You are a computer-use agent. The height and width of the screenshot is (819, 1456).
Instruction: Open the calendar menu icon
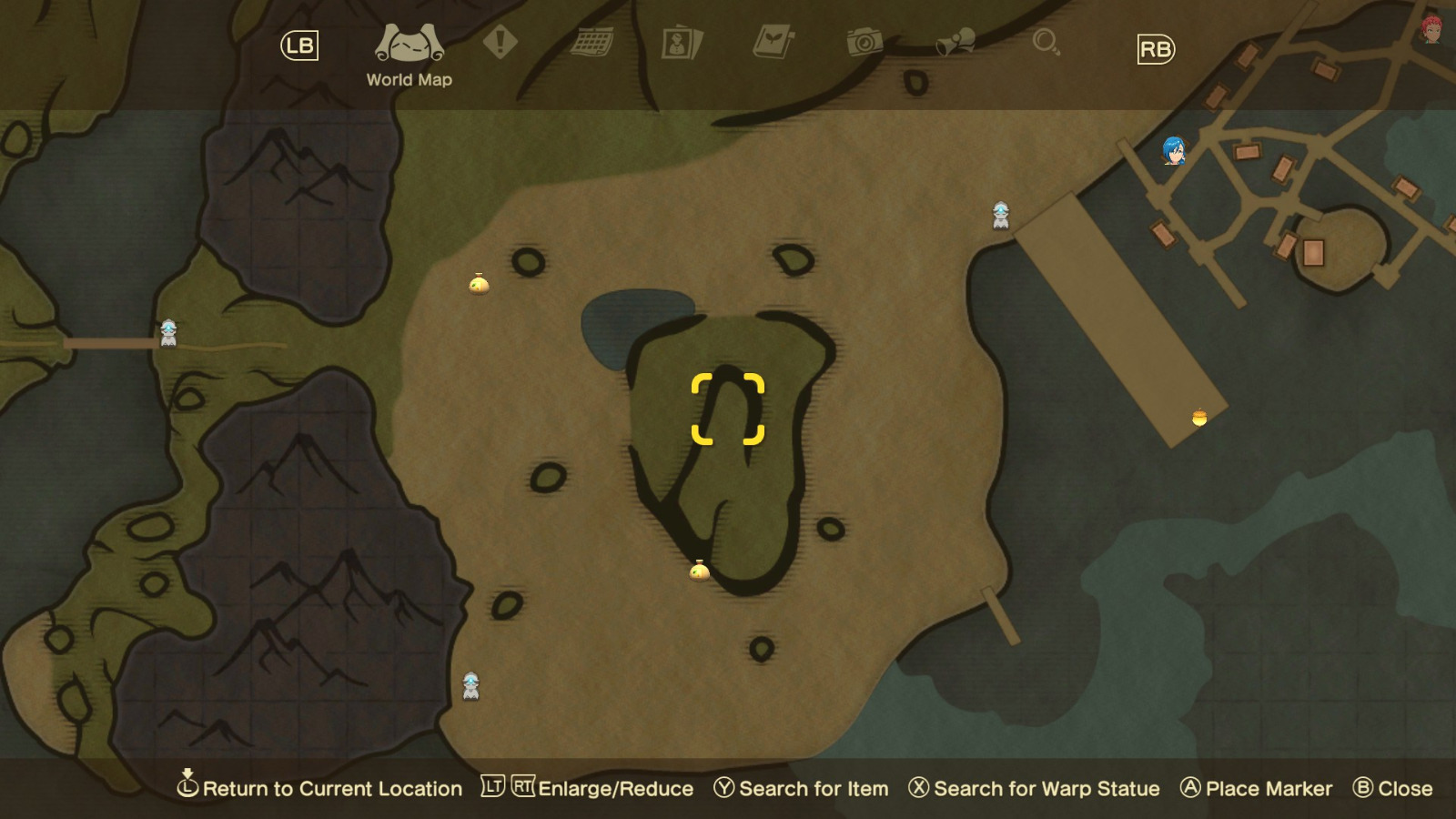pos(591,41)
